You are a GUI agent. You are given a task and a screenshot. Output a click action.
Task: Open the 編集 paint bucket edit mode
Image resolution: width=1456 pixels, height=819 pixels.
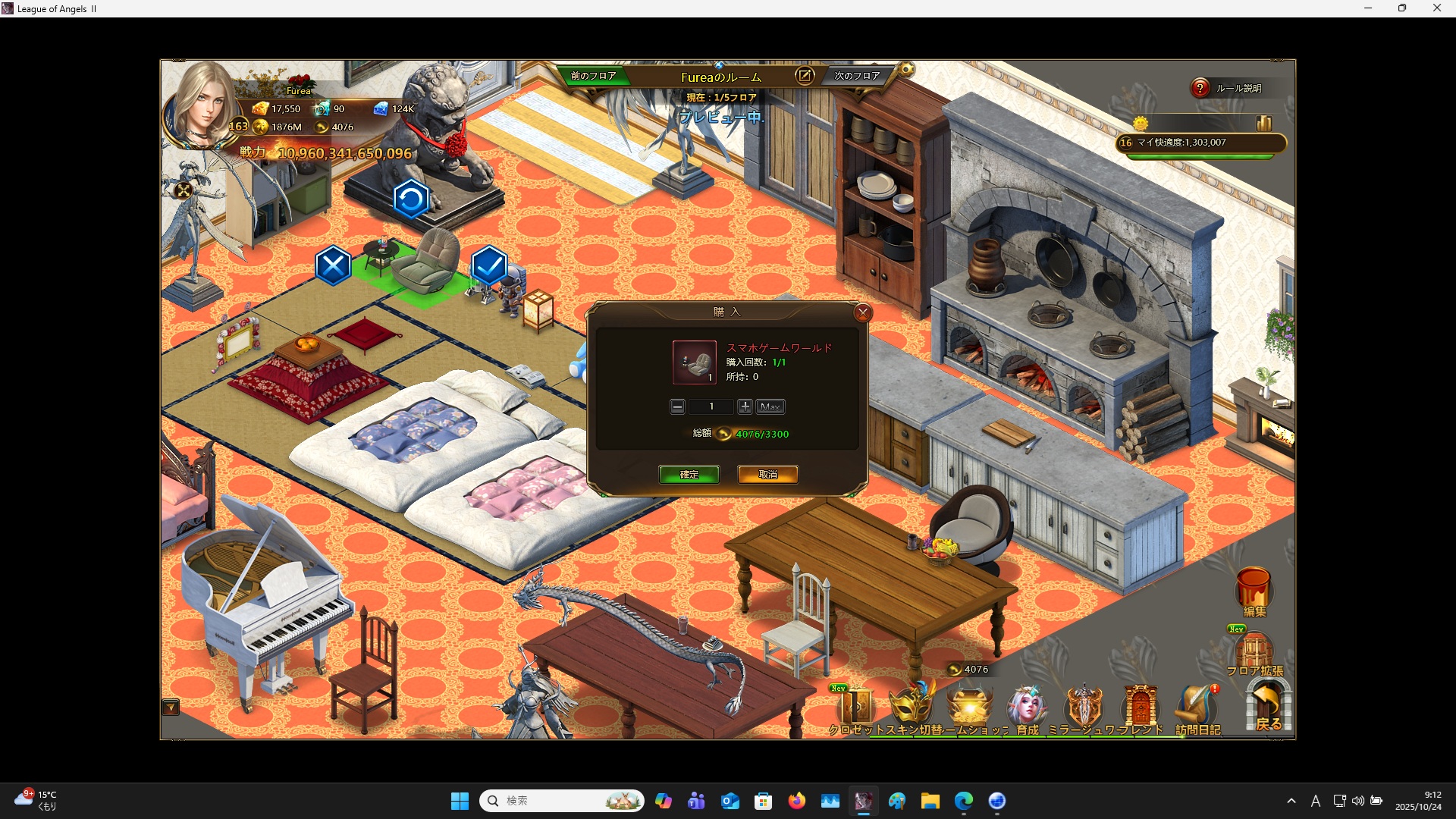1254,590
